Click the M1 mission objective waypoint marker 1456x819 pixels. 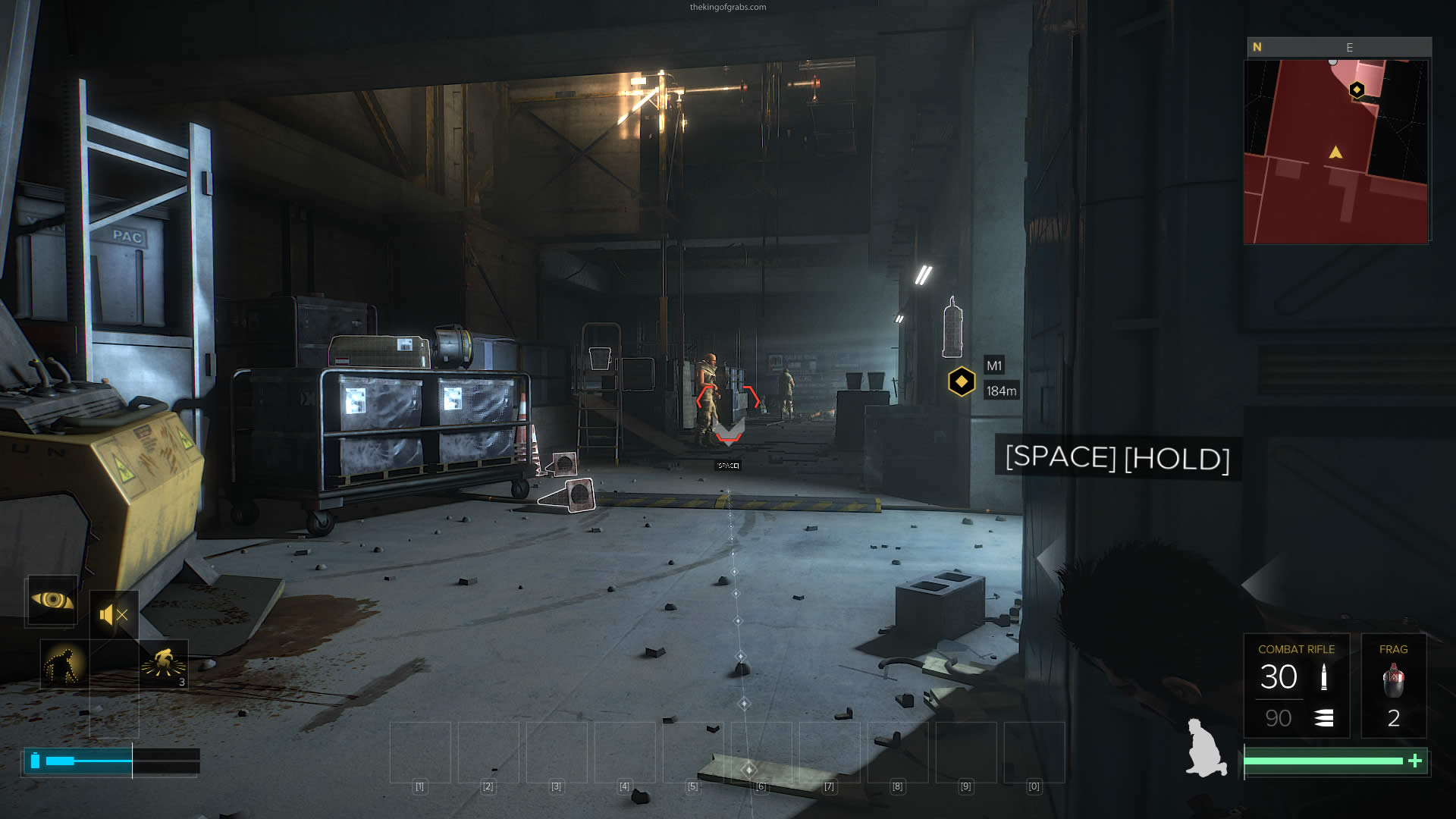[x=962, y=381]
